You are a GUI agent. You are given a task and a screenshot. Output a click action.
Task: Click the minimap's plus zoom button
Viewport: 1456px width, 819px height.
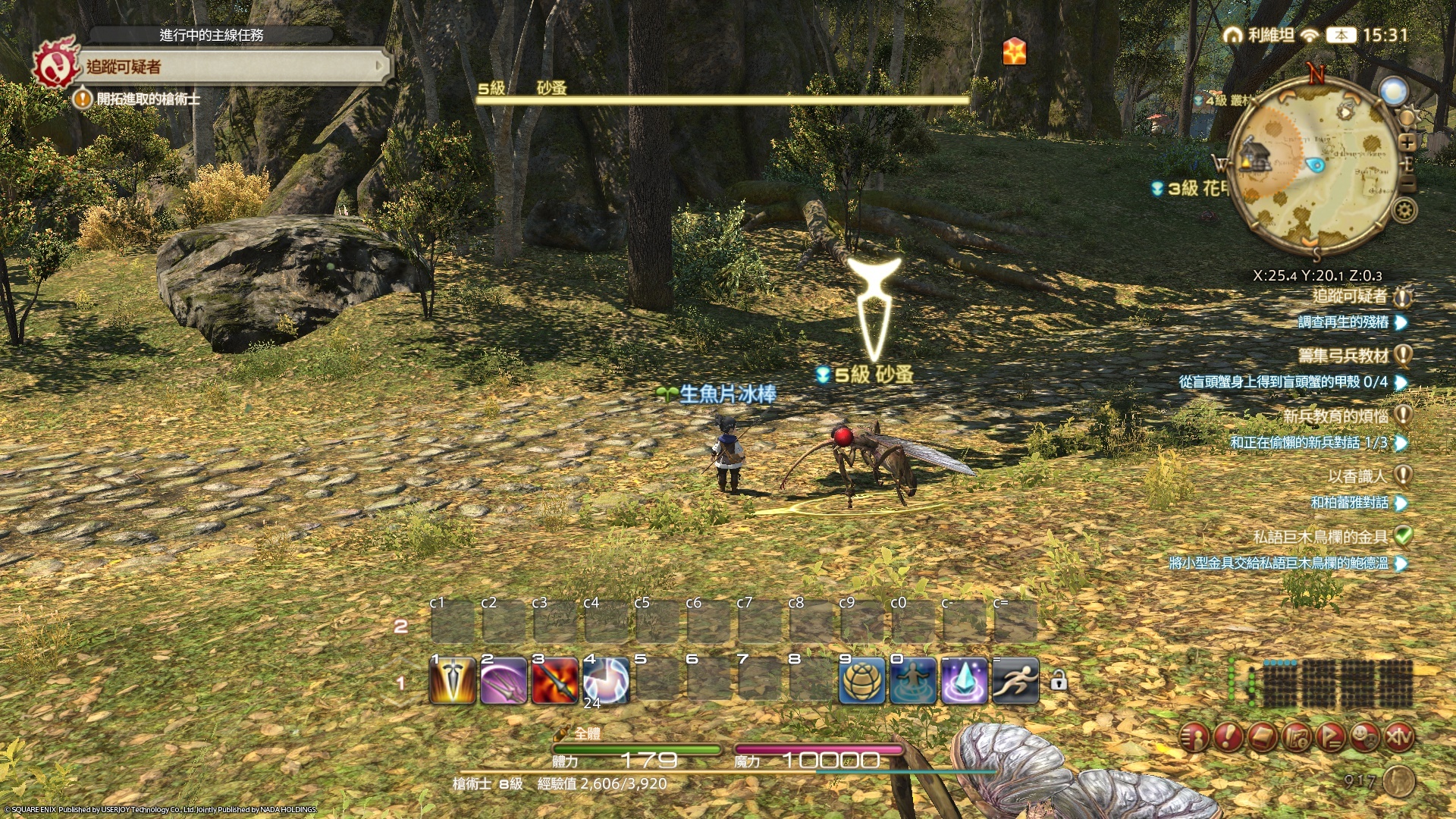pos(1407,142)
